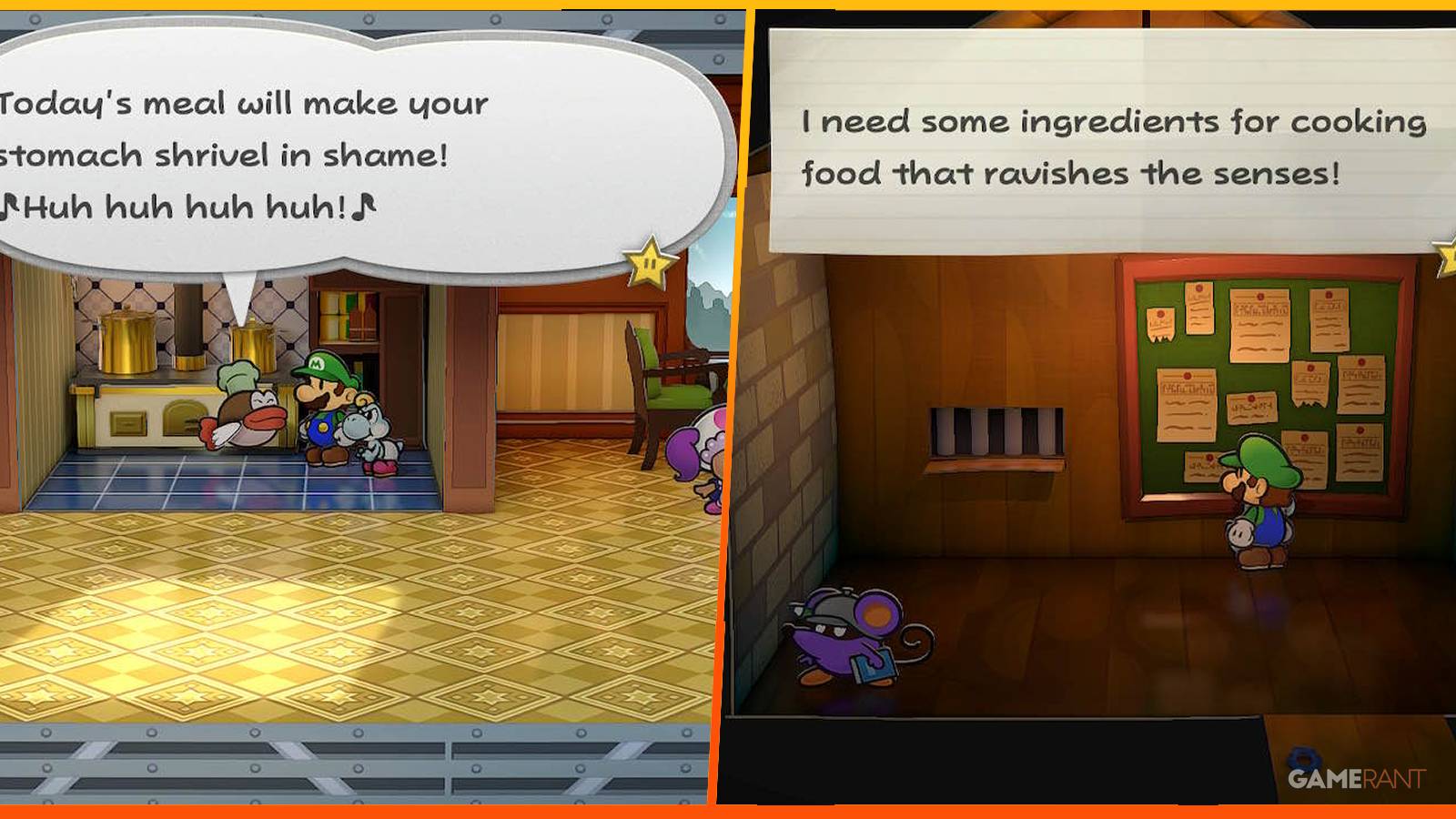Click the star icon on the left dialogue bubble
The image size is (1456, 819).
tap(647, 262)
